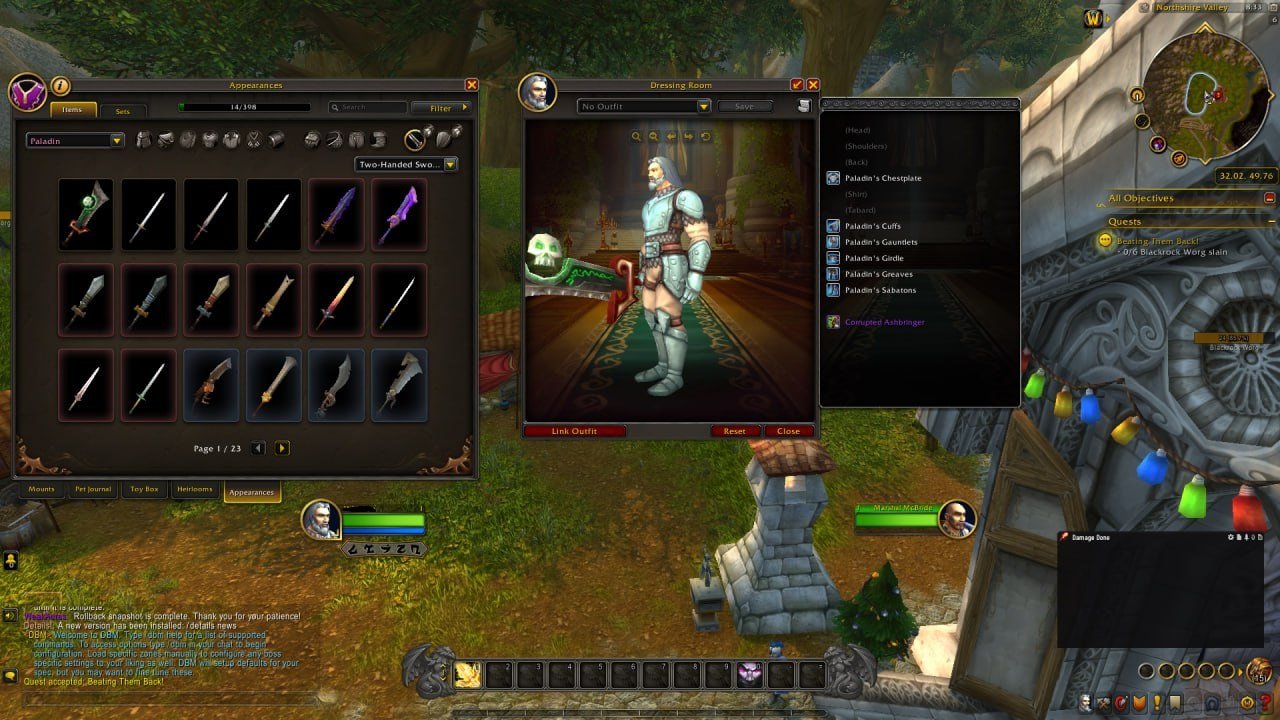Open the Mounts tab
Screen dimensions: 1280x720
[42, 490]
